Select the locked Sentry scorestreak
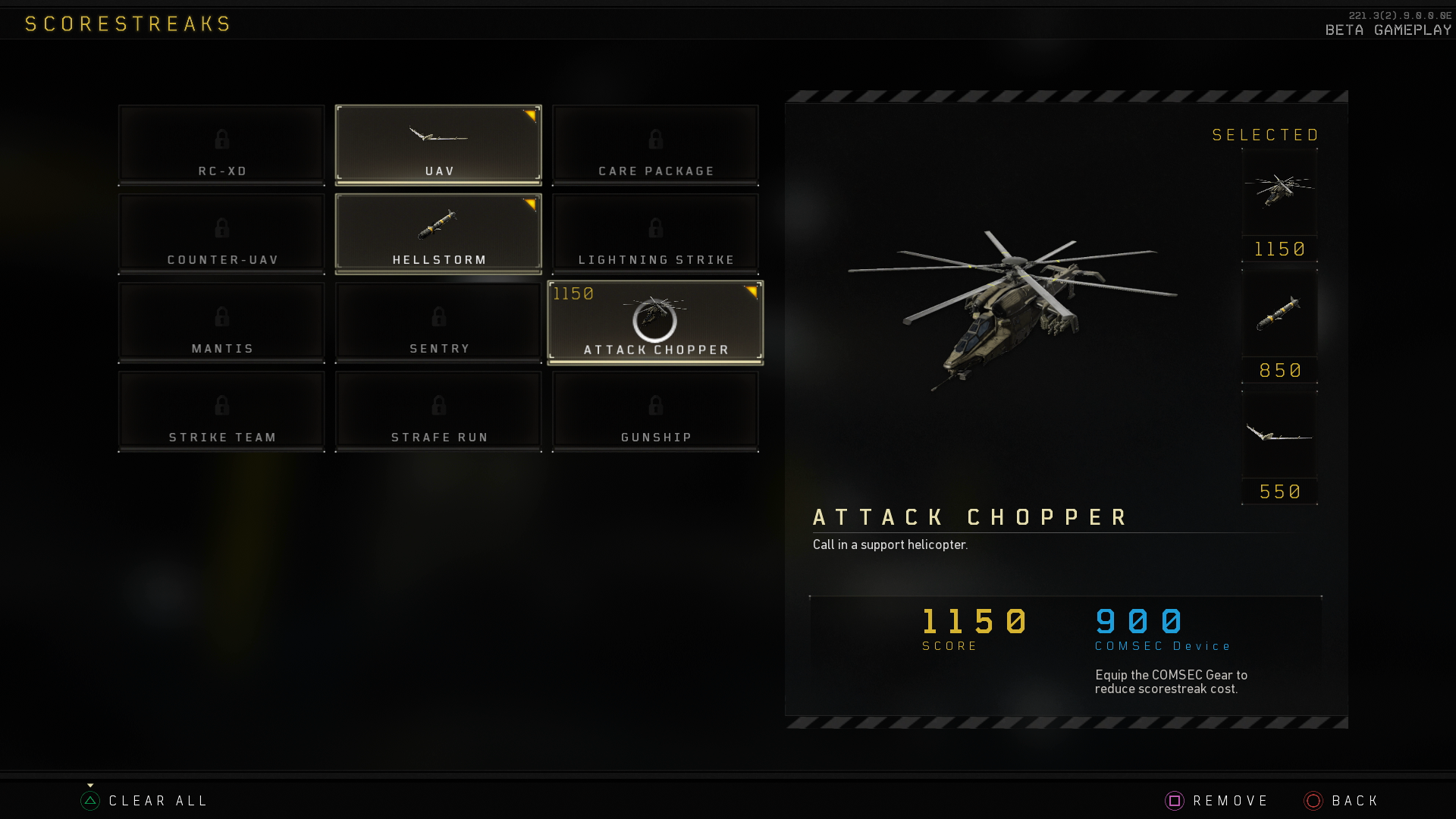 pos(438,322)
